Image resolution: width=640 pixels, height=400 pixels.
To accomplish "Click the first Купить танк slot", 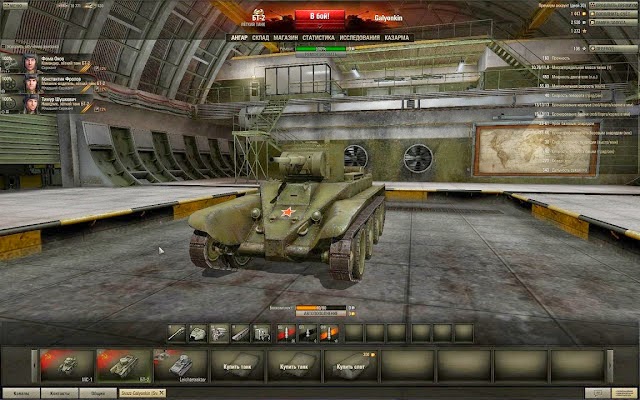I will click(x=239, y=364).
